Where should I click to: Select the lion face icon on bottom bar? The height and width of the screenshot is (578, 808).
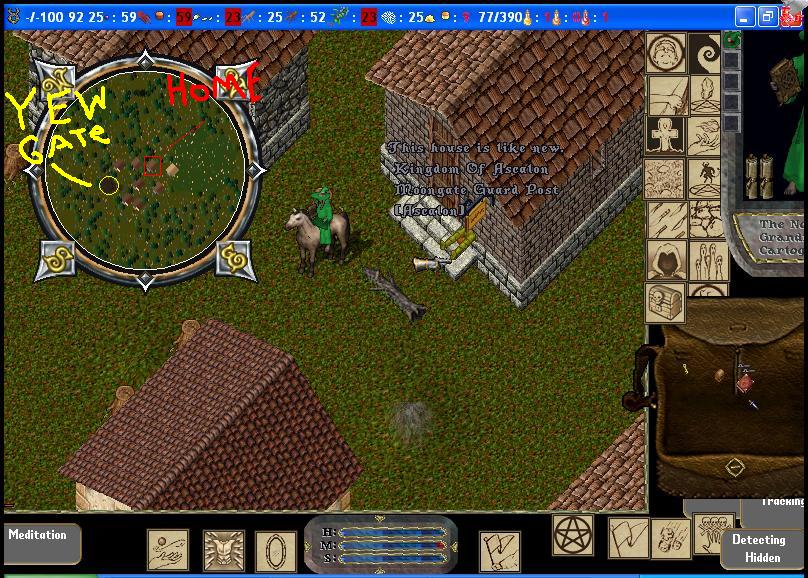224,551
